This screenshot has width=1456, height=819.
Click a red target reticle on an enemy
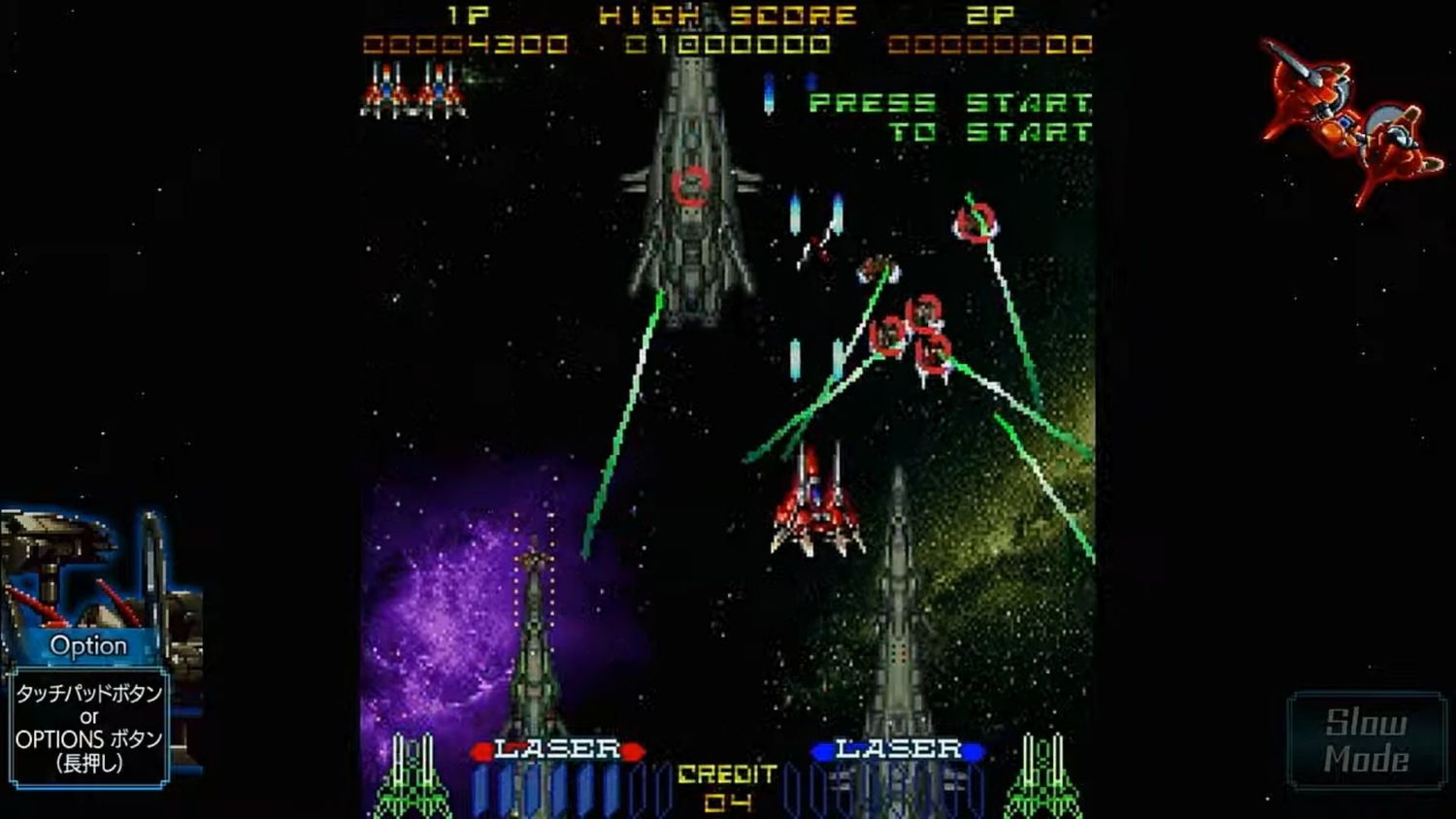coord(976,223)
